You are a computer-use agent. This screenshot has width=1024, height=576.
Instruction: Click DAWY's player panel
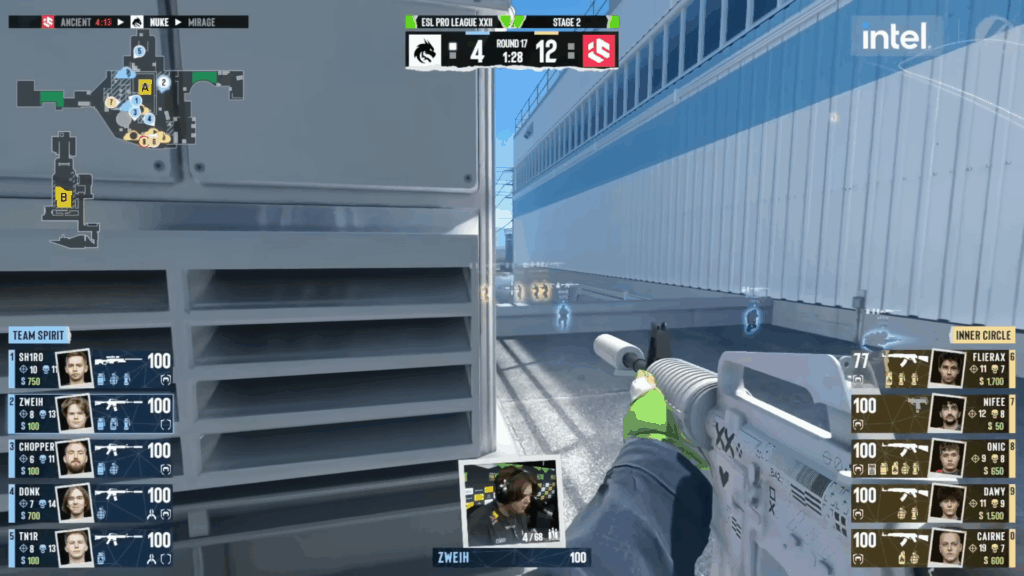933,502
